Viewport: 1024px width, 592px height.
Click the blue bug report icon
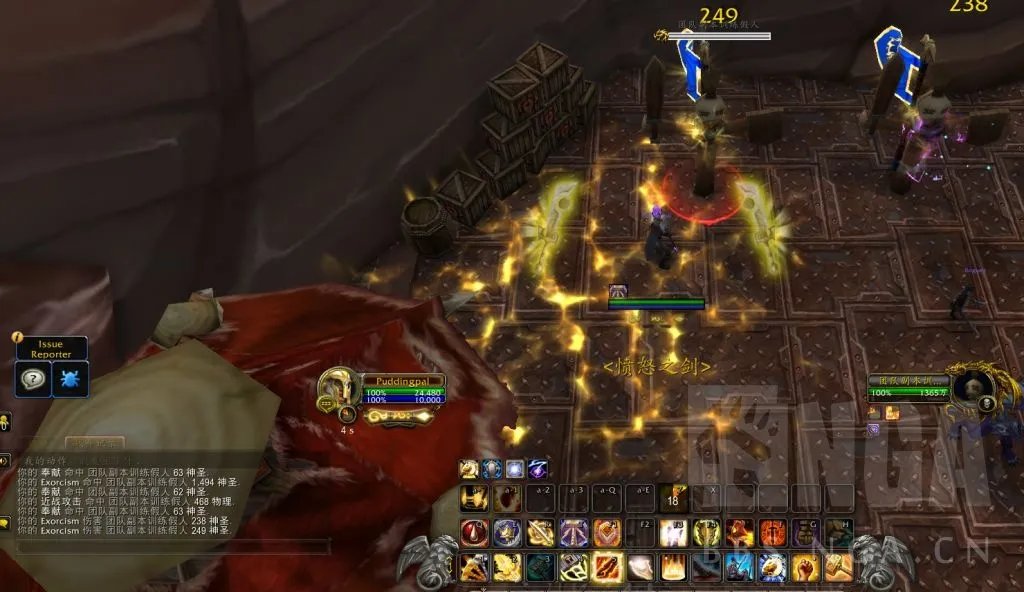70,379
